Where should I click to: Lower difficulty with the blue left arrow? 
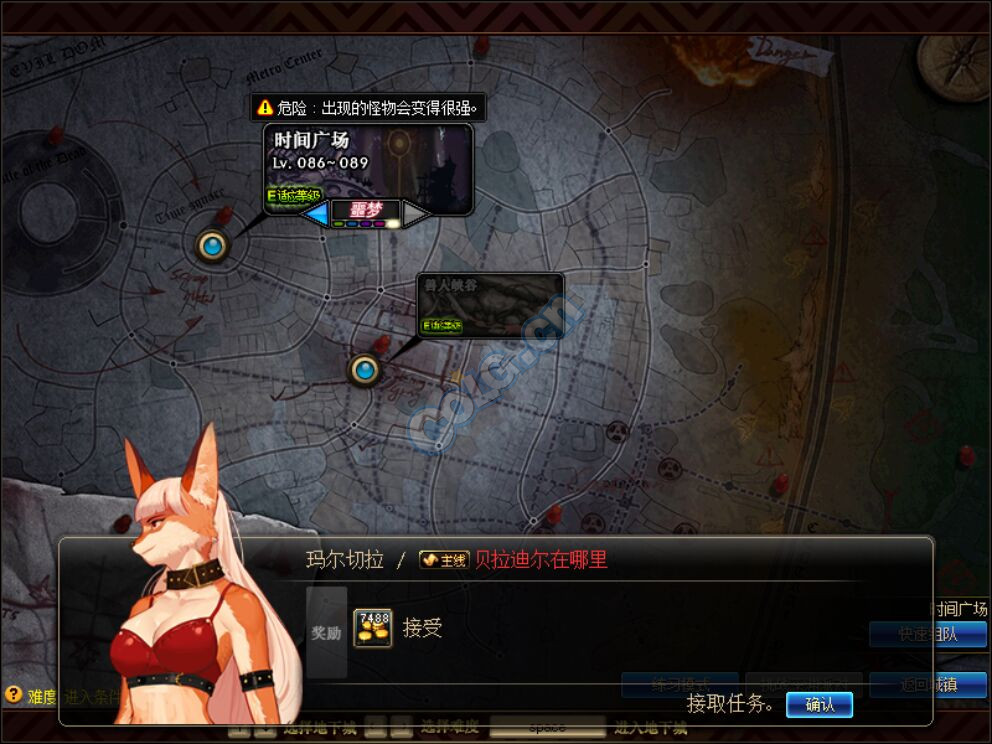(316, 213)
